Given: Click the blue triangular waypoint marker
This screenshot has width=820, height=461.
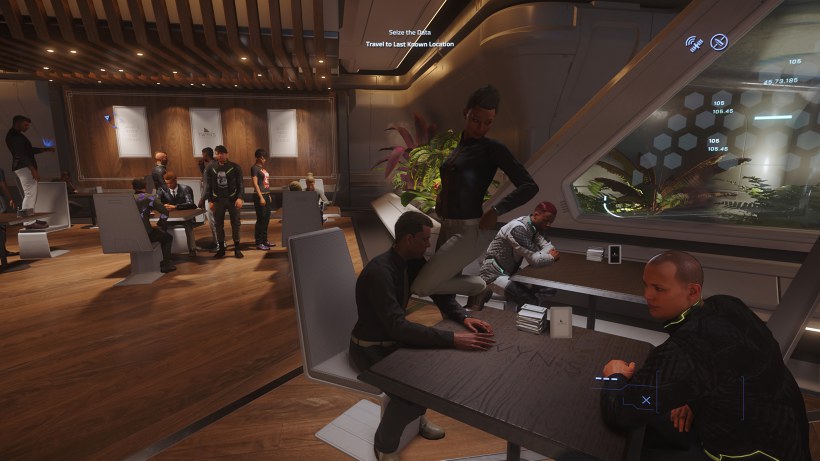Looking at the screenshot, I should pyautogui.click(x=108, y=118).
